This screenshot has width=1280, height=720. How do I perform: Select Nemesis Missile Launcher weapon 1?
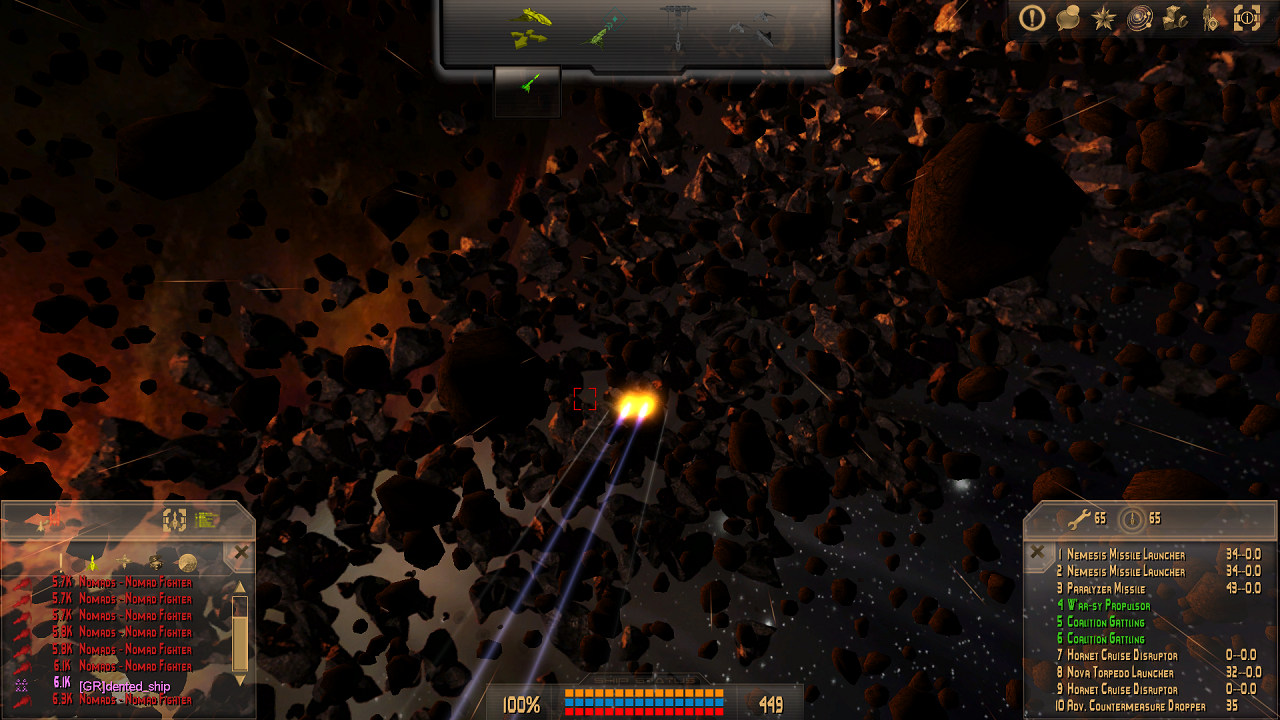[1125, 555]
